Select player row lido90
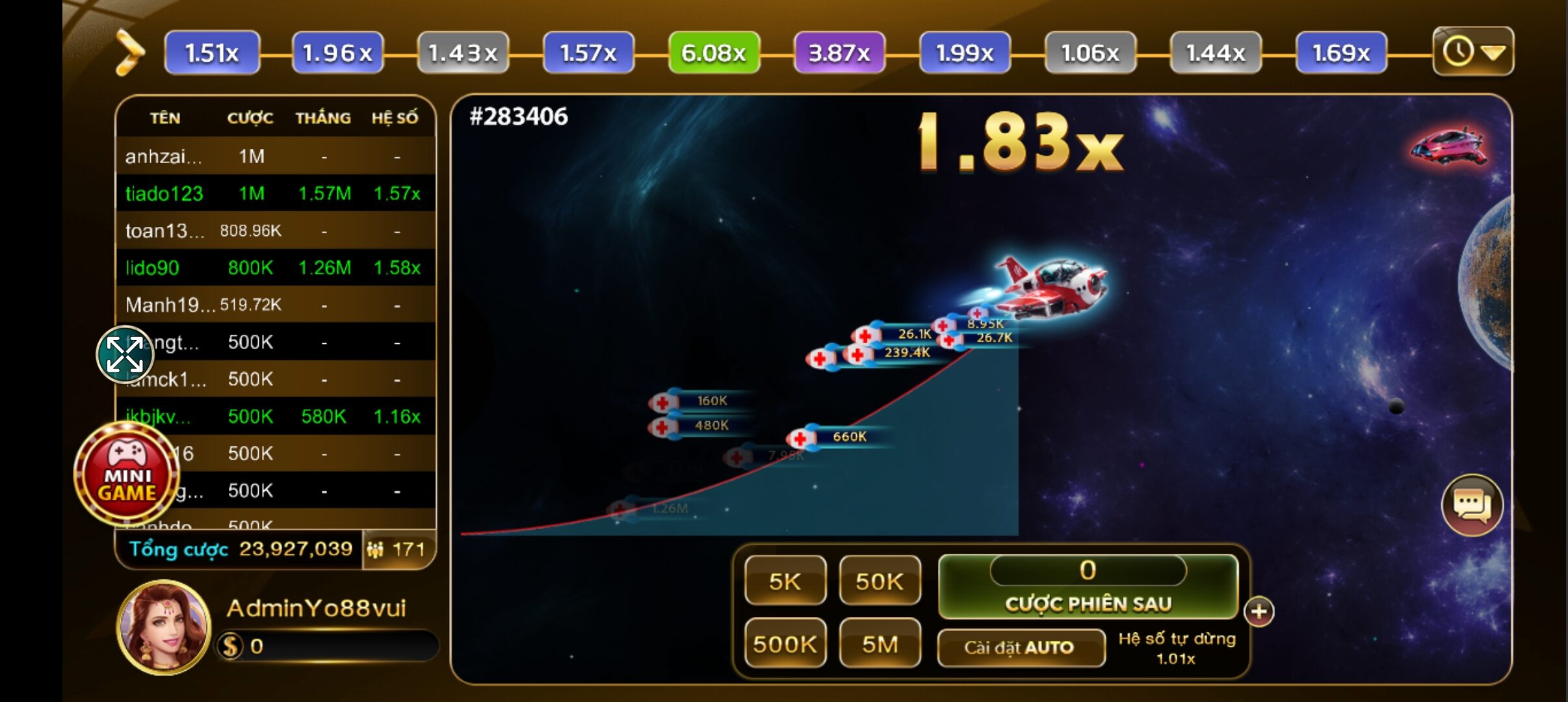Screen dimensions: 1568x702 click(274, 267)
